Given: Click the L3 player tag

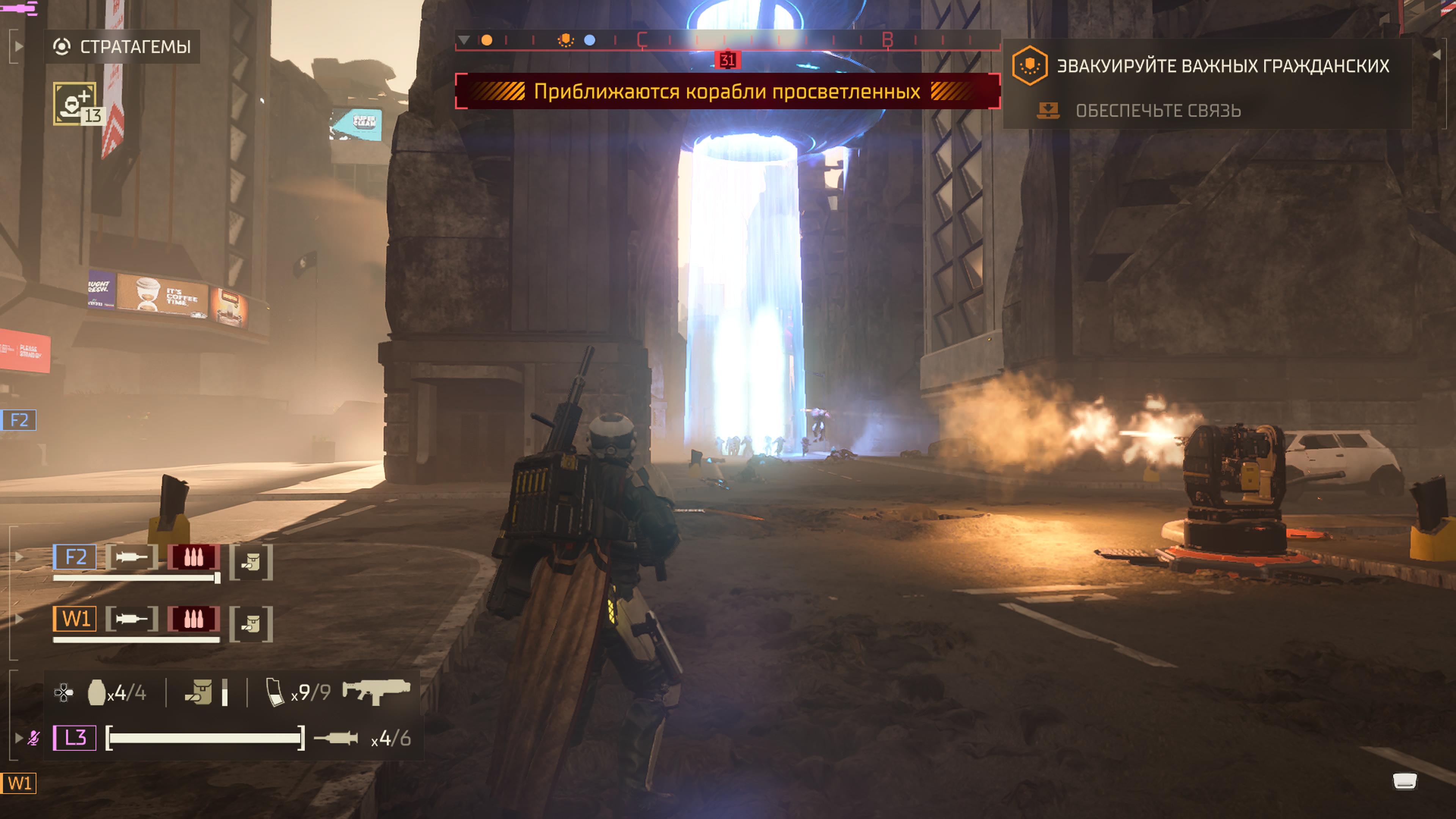Looking at the screenshot, I should (75, 737).
